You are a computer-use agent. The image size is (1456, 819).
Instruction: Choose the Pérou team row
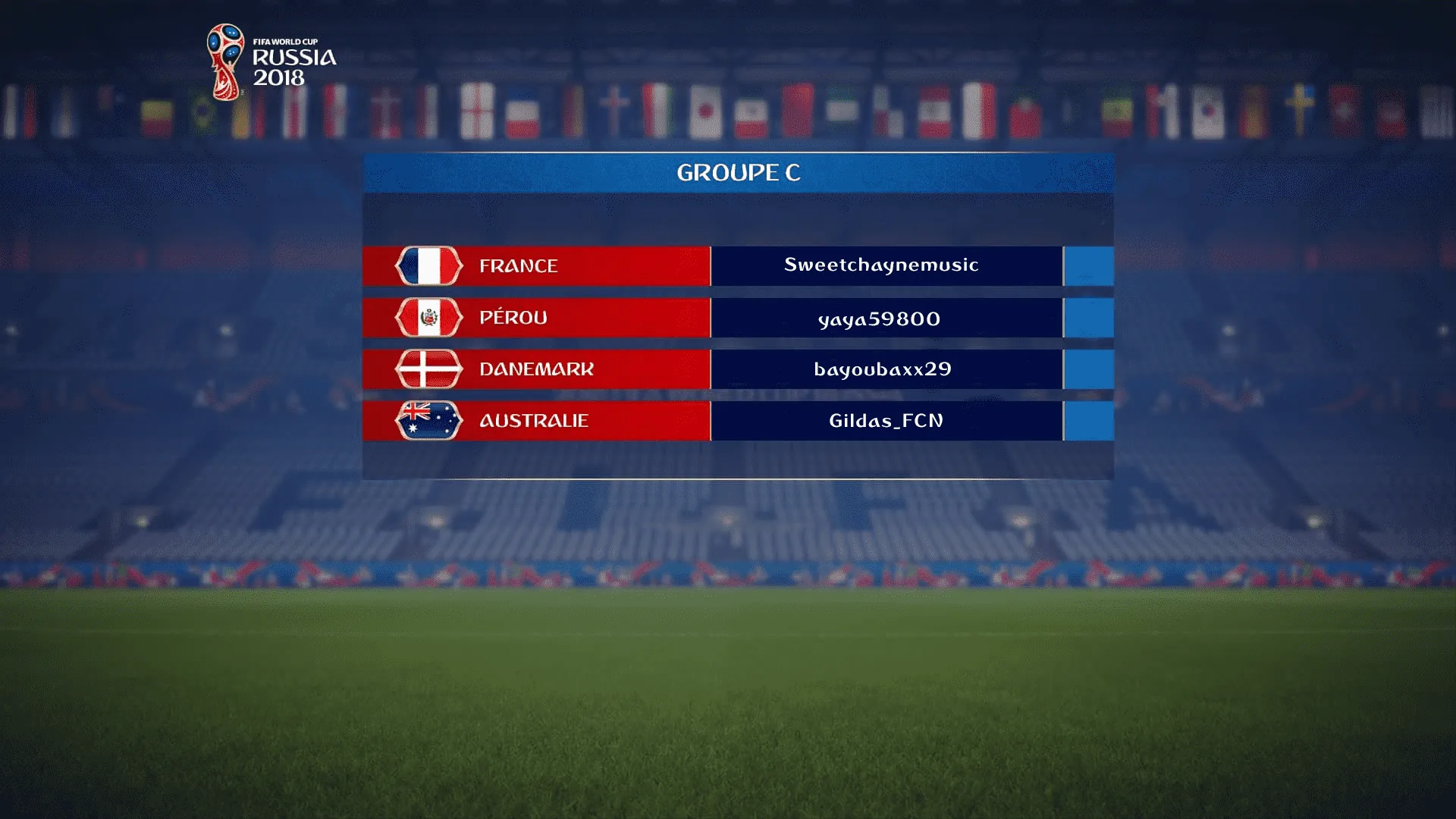click(x=536, y=318)
